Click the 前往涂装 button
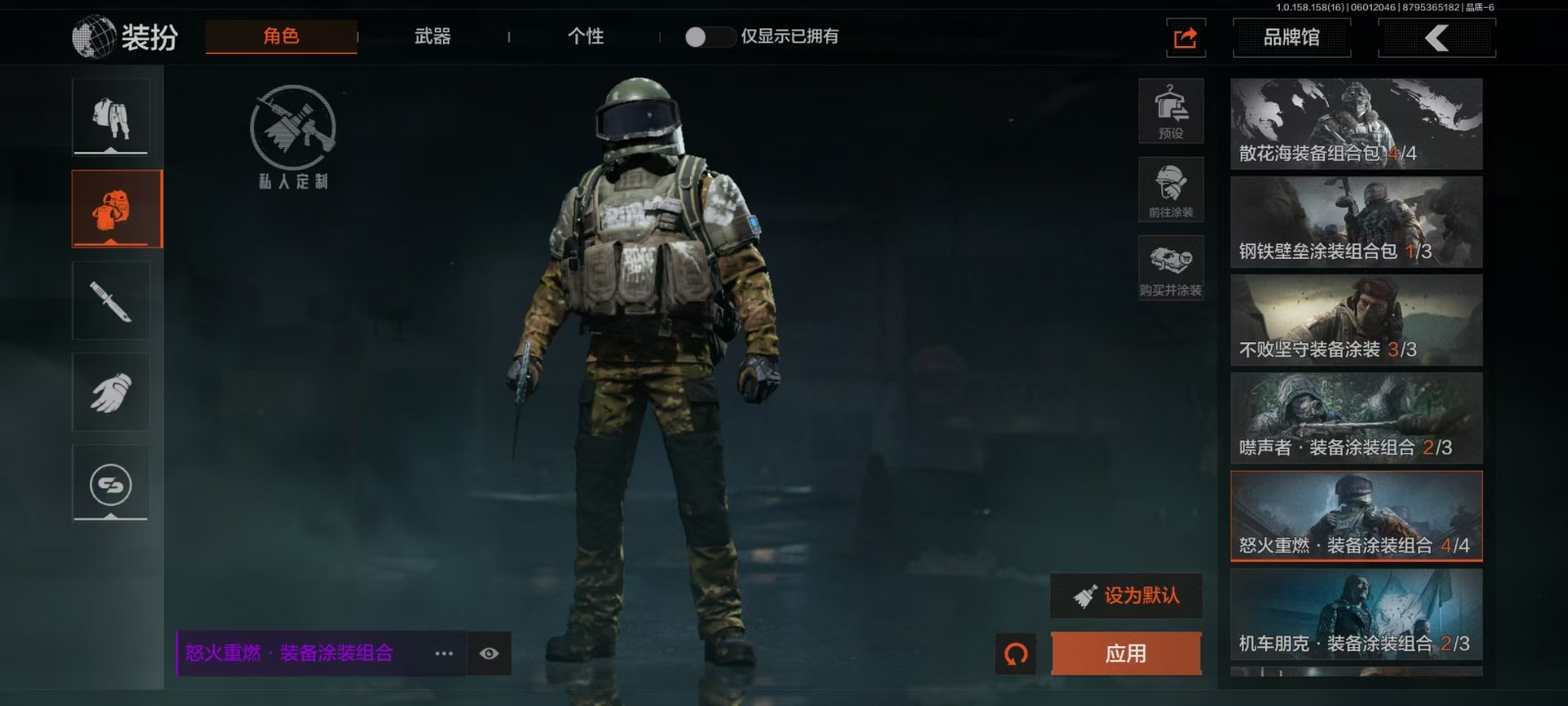This screenshot has height=706, width=1568. pos(1170,189)
